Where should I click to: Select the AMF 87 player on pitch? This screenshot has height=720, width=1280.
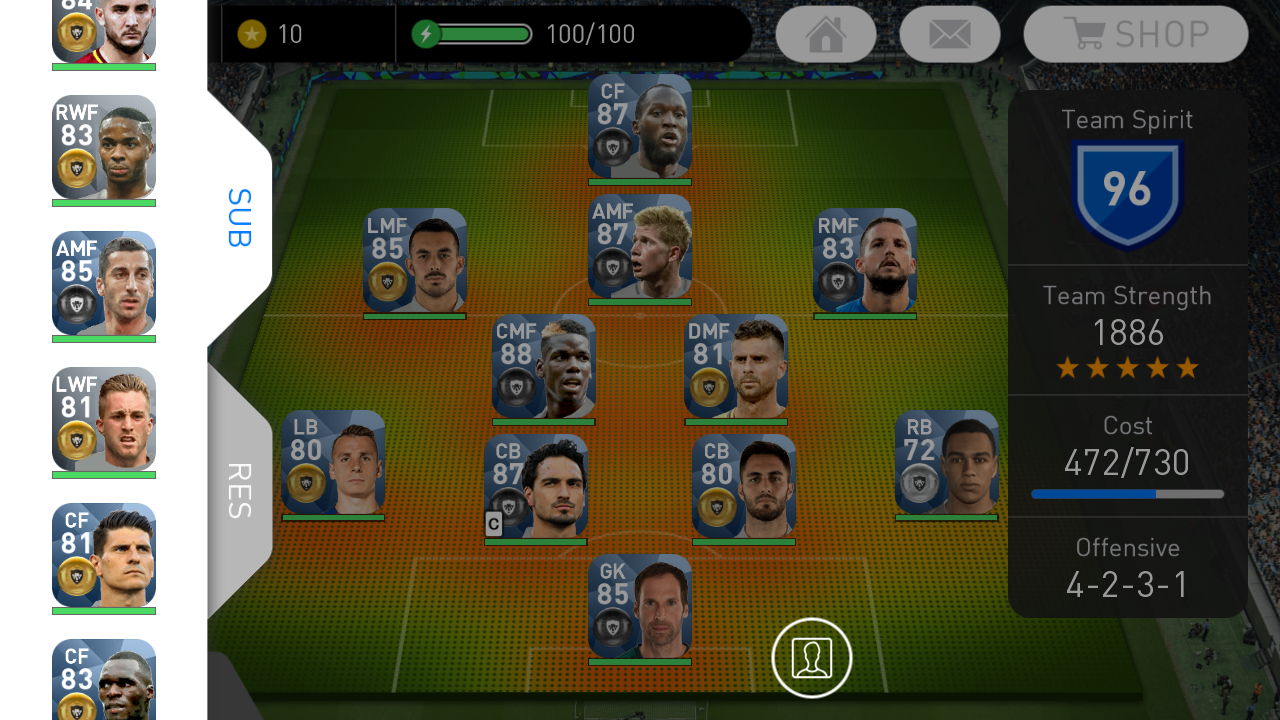coord(640,246)
